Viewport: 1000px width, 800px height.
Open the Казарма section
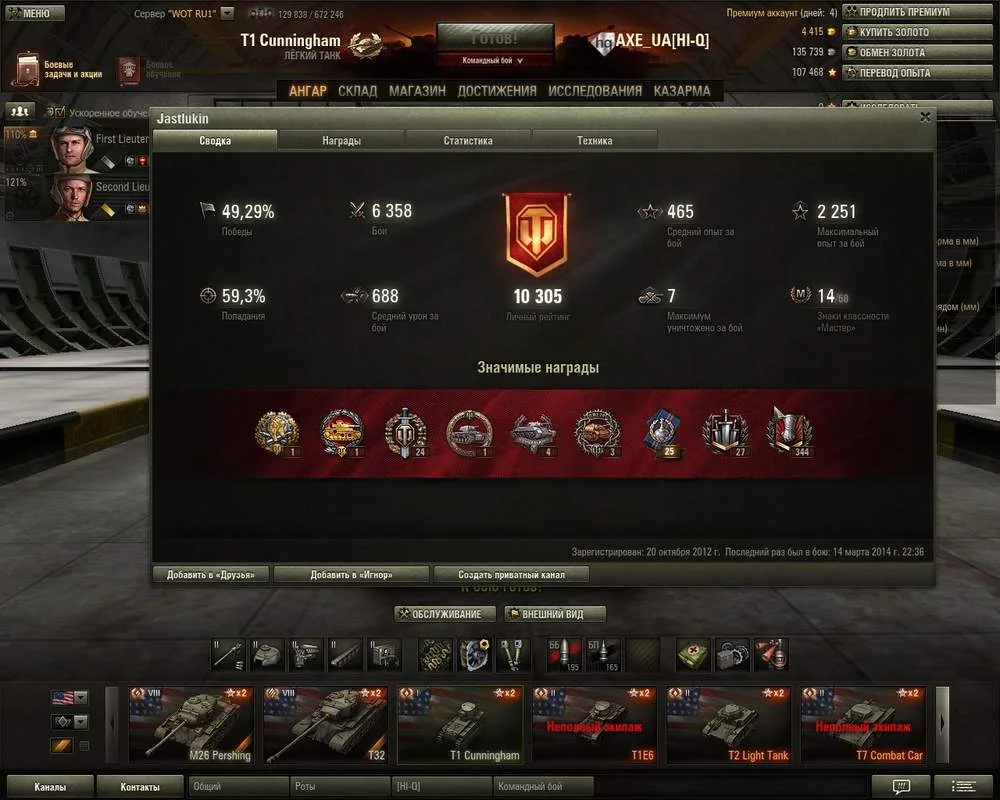(x=682, y=91)
